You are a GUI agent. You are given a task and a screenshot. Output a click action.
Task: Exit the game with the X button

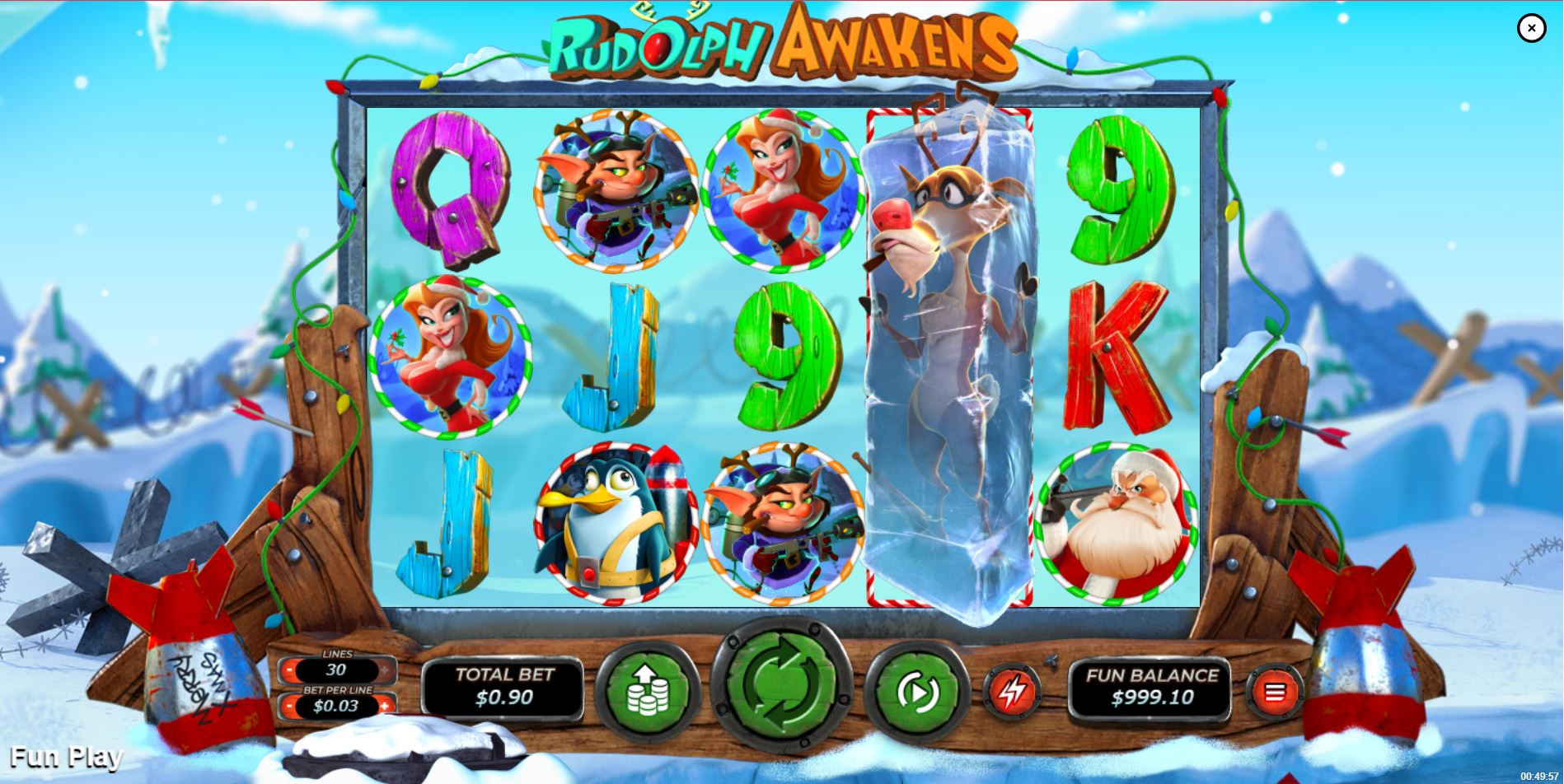coord(1531,27)
